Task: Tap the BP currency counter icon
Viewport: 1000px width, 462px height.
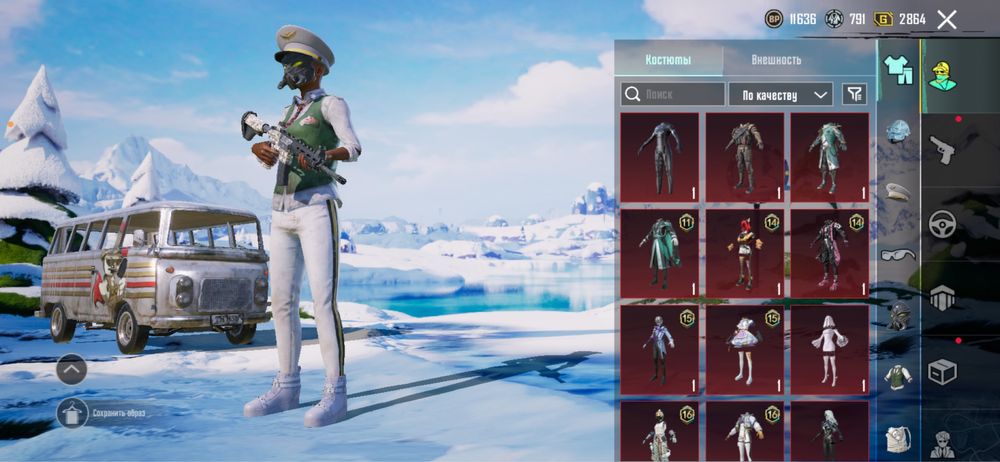Action: pos(774,19)
